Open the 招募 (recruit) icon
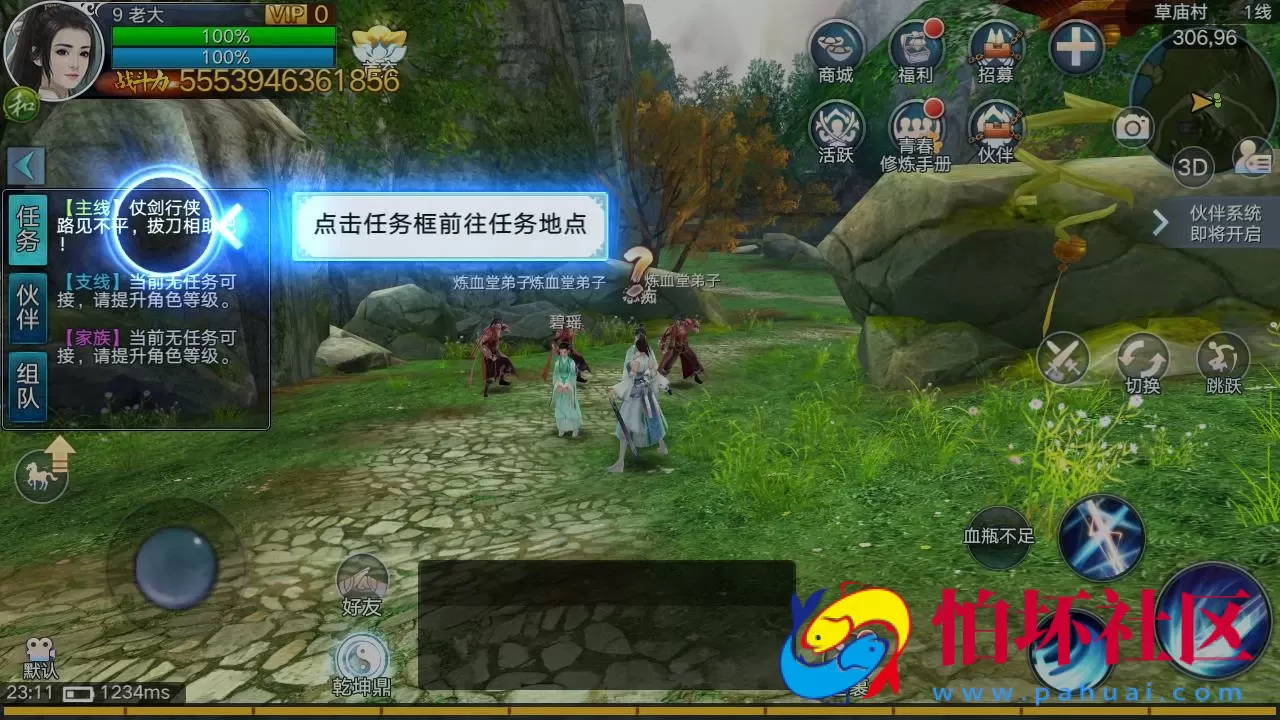The image size is (1280, 720). point(994,46)
